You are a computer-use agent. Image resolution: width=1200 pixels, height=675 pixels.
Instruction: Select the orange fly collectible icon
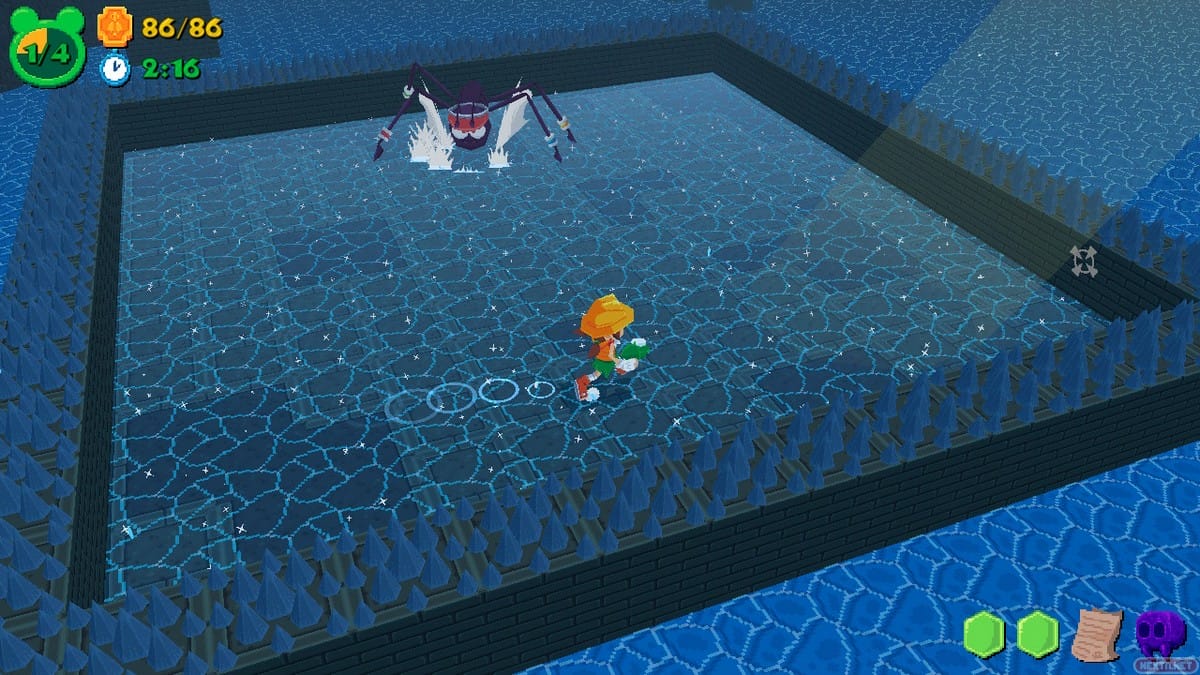tap(114, 26)
